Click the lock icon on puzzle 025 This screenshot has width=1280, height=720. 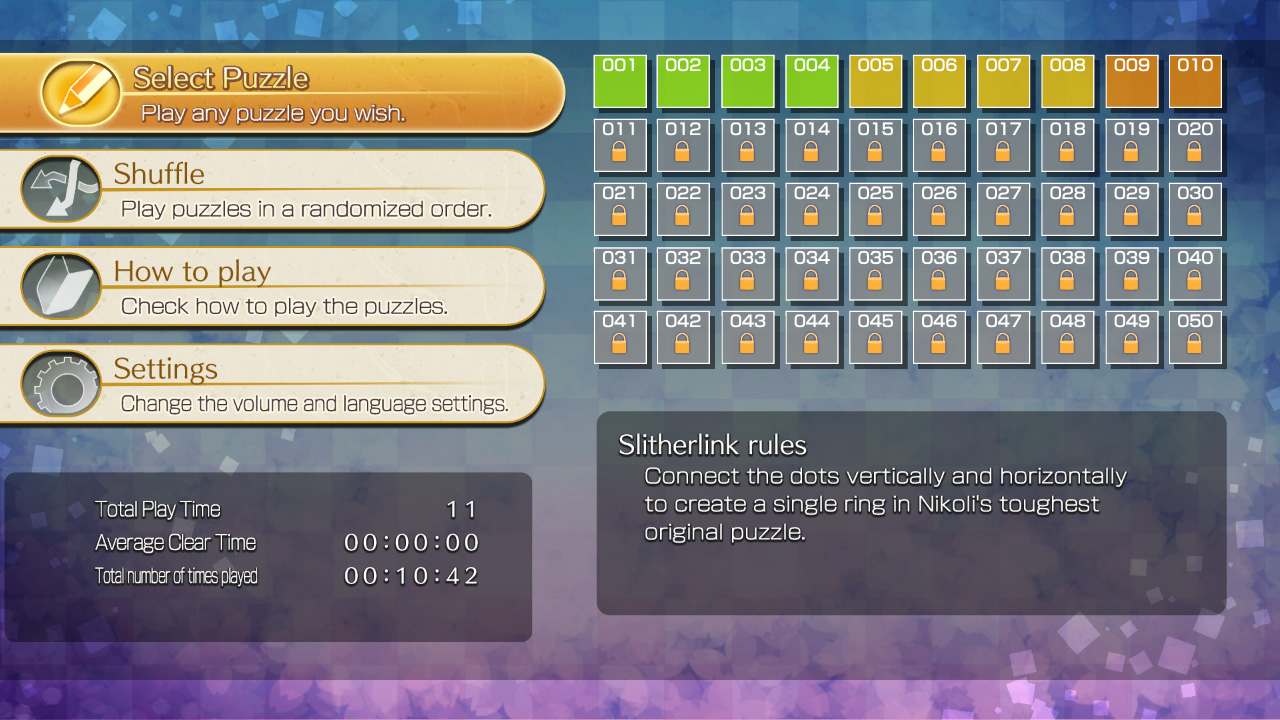tap(876, 217)
